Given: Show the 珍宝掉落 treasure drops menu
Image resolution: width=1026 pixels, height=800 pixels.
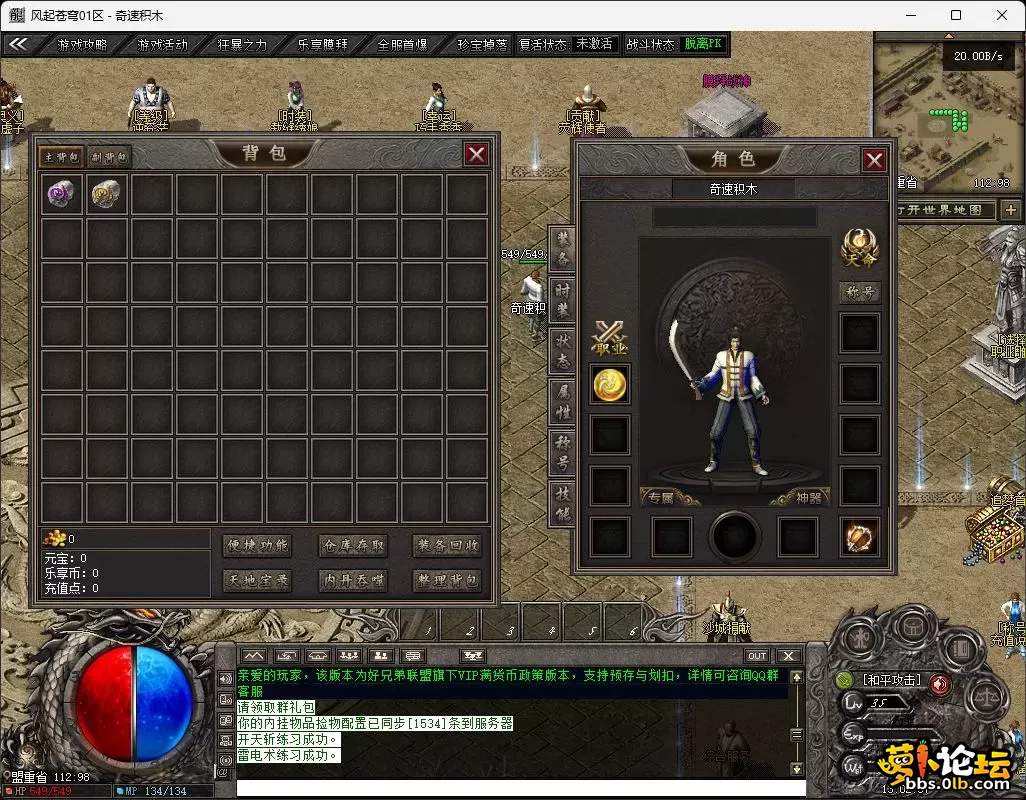Looking at the screenshot, I should tap(482, 44).
